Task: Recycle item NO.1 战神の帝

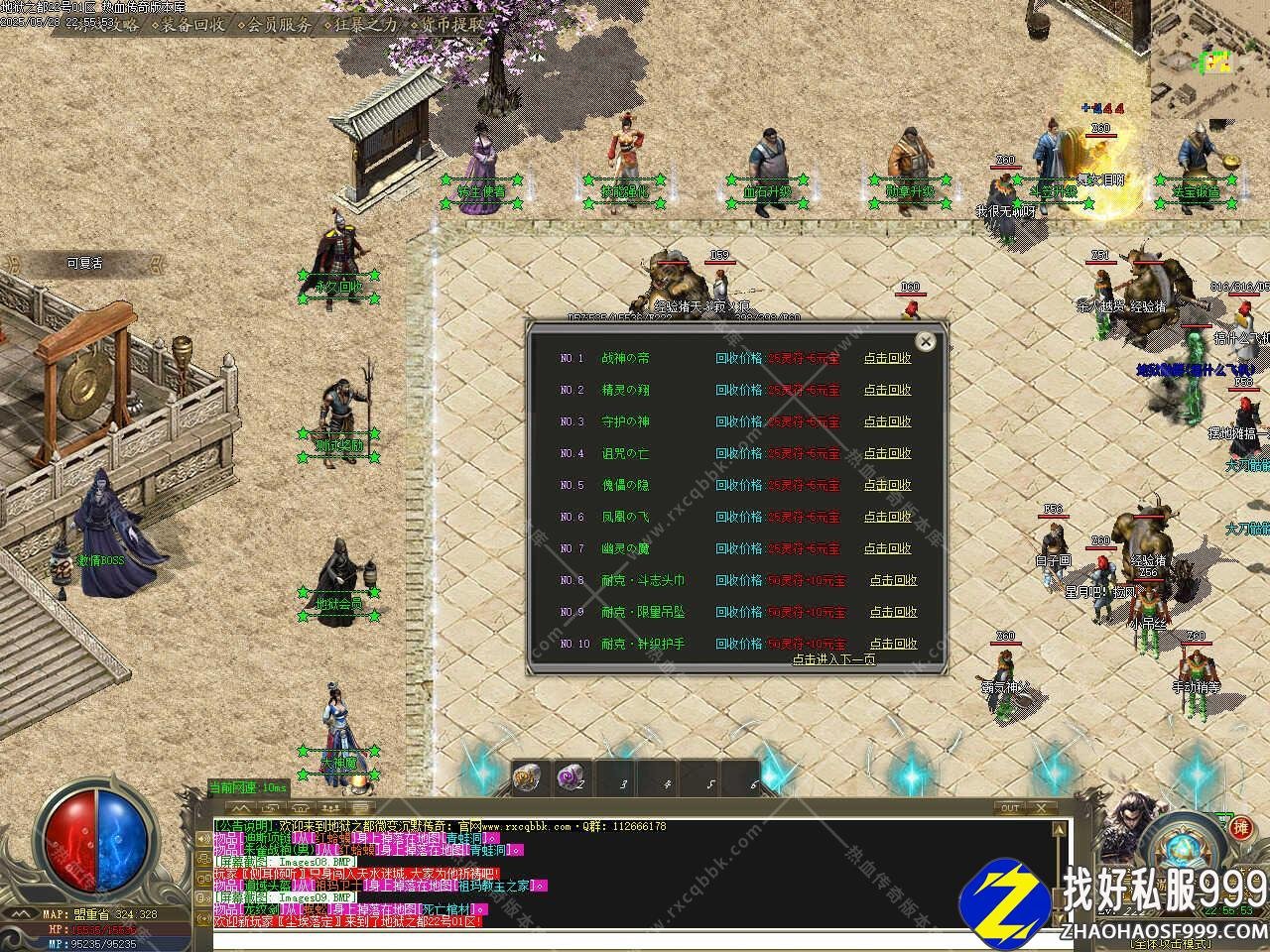Action: [886, 358]
